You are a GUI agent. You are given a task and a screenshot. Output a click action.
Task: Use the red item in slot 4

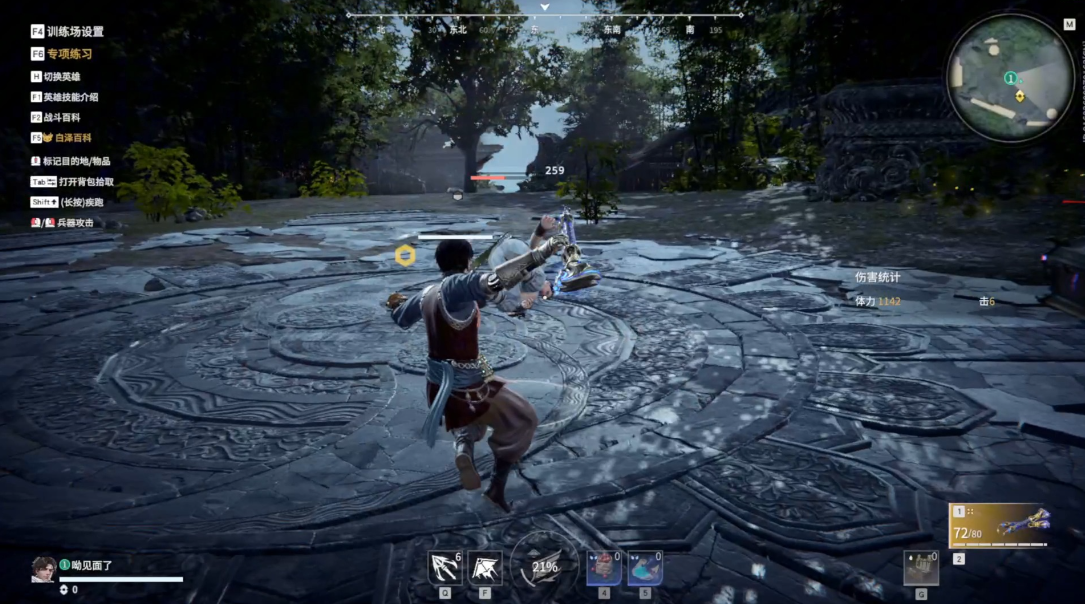[603, 568]
